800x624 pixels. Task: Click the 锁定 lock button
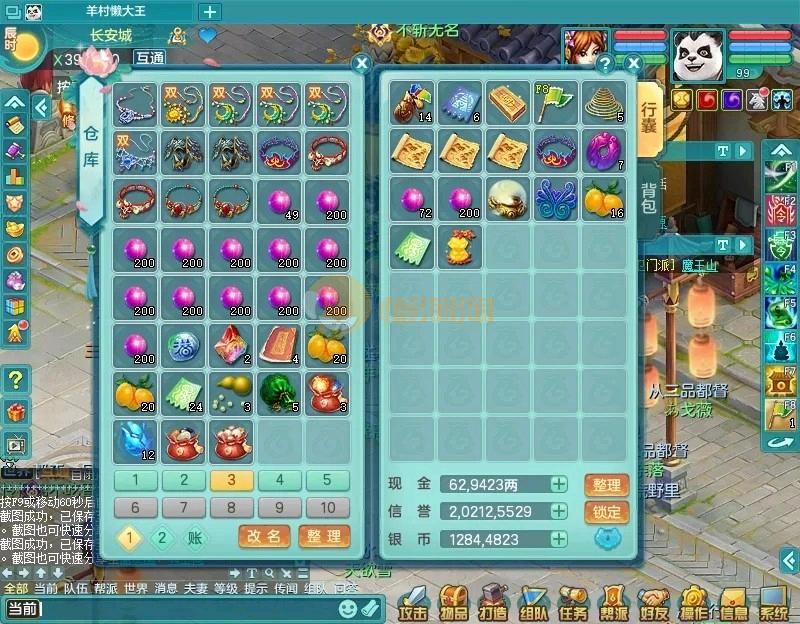607,512
